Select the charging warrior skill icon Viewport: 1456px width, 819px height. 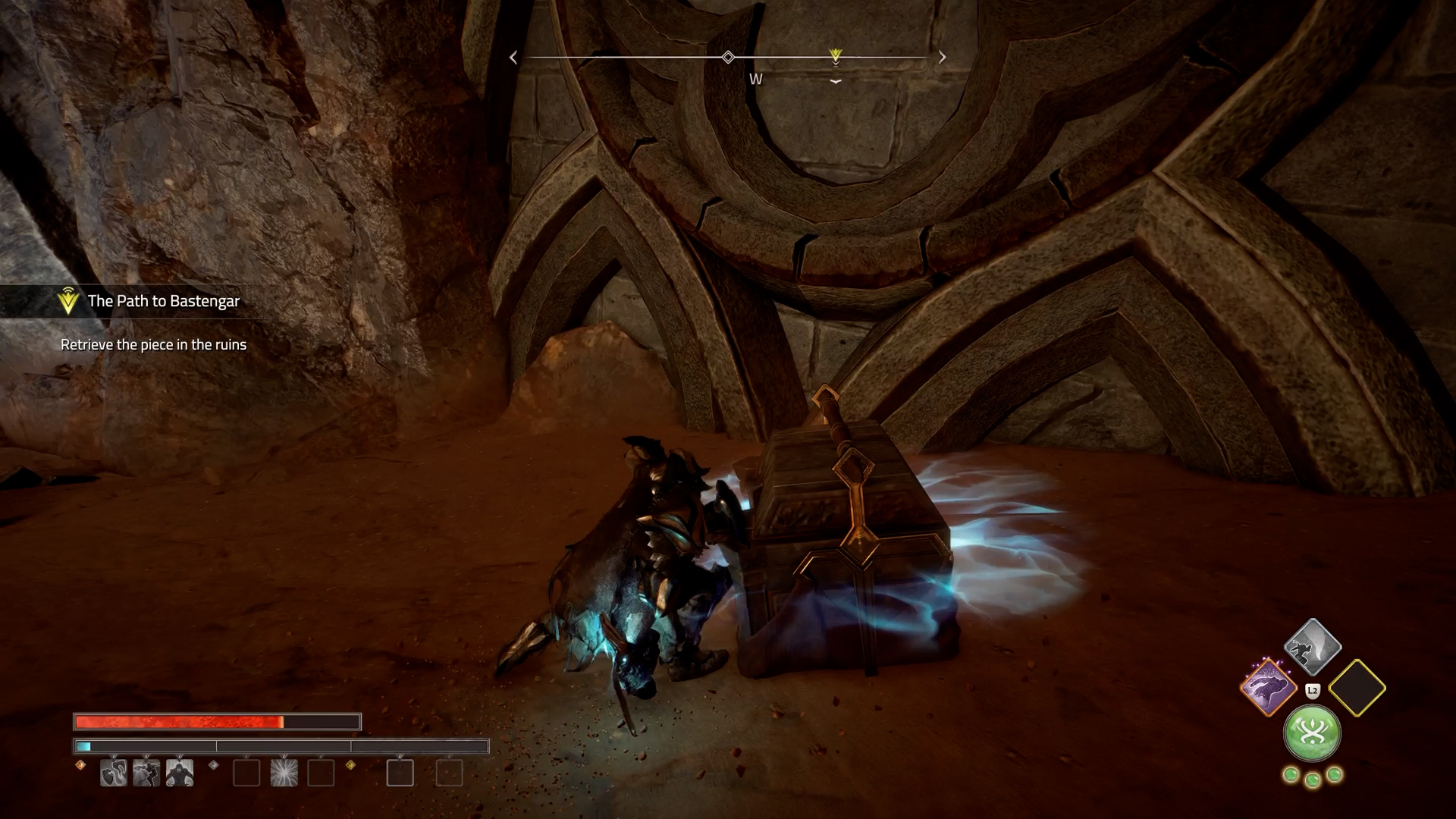[x=146, y=773]
